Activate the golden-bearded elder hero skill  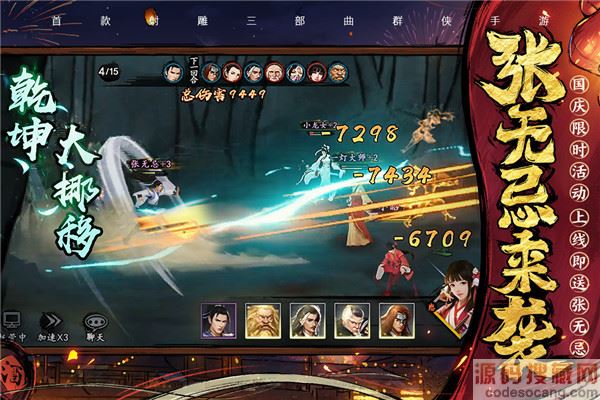[x=262, y=319]
